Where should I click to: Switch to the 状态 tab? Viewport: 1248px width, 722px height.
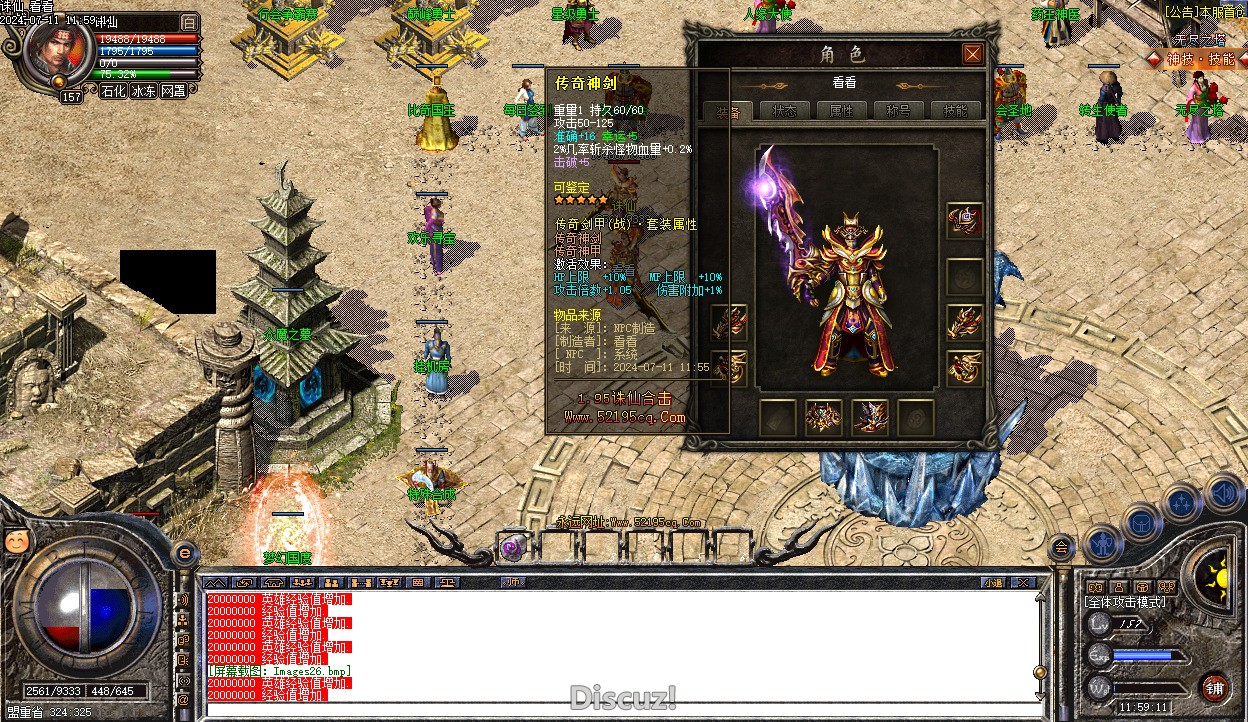[785, 111]
